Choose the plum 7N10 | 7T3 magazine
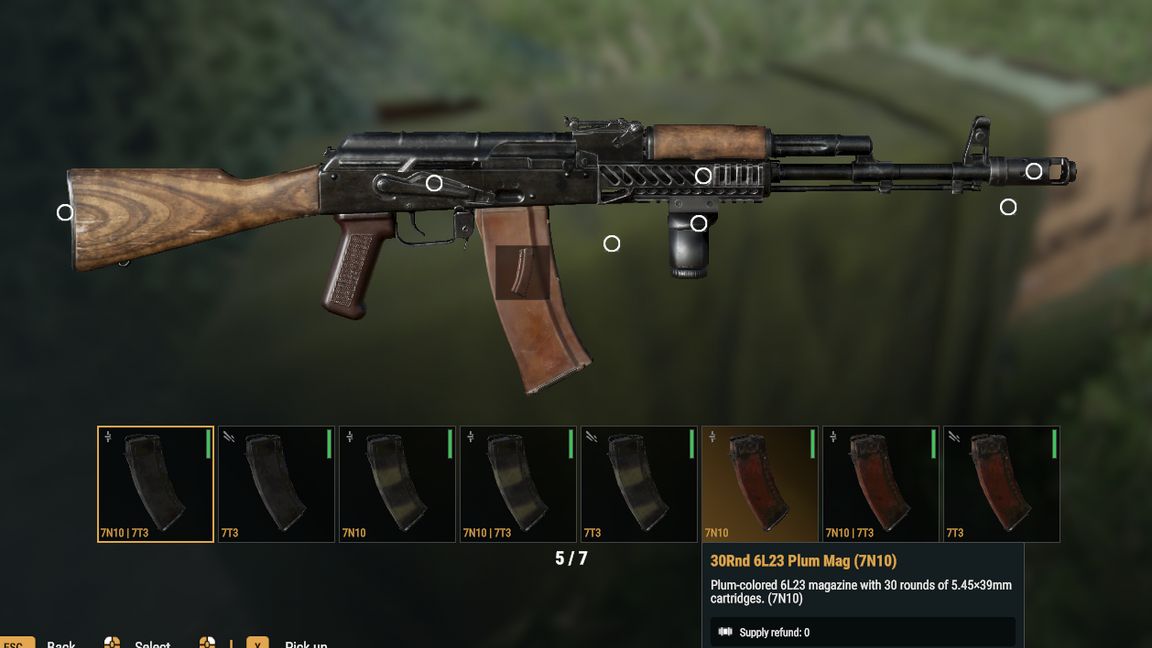1152x648 pixels. tap(881, 484)
